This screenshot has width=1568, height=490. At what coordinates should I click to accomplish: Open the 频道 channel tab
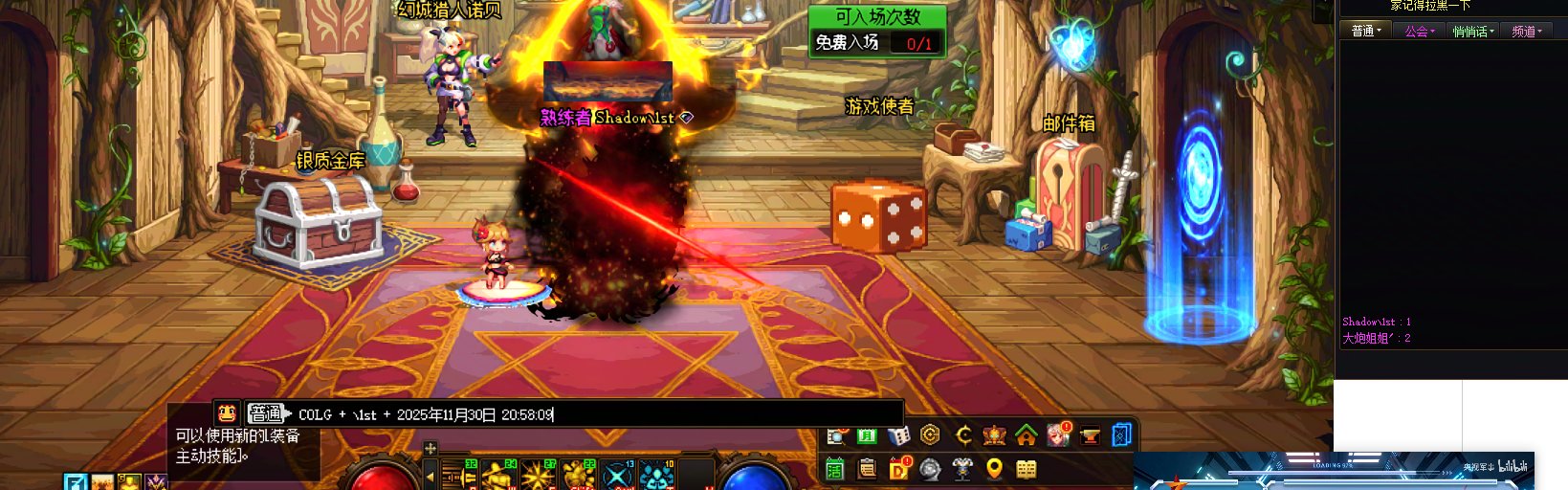pyautogui.click(x=1526, y=32)
